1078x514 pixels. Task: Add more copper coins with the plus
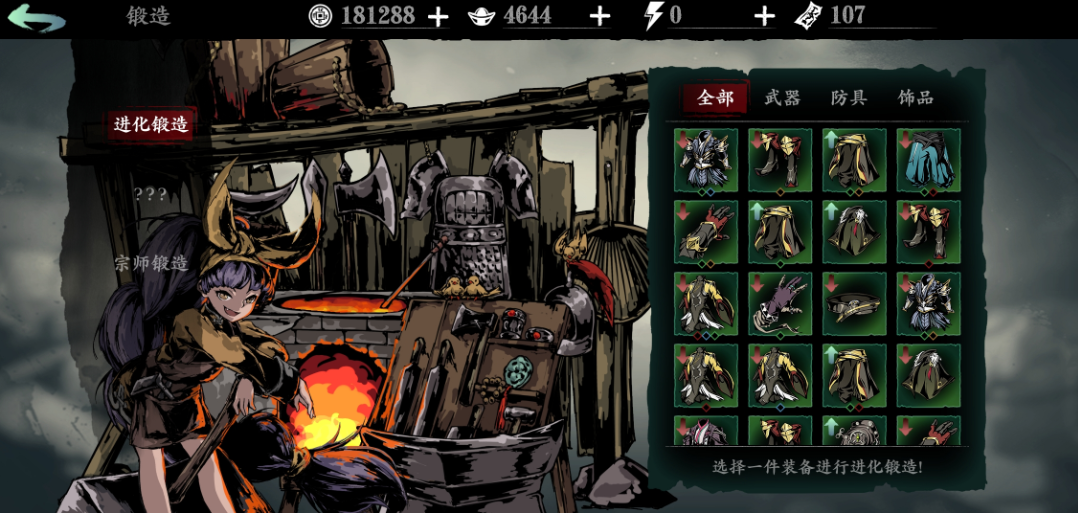438,16
